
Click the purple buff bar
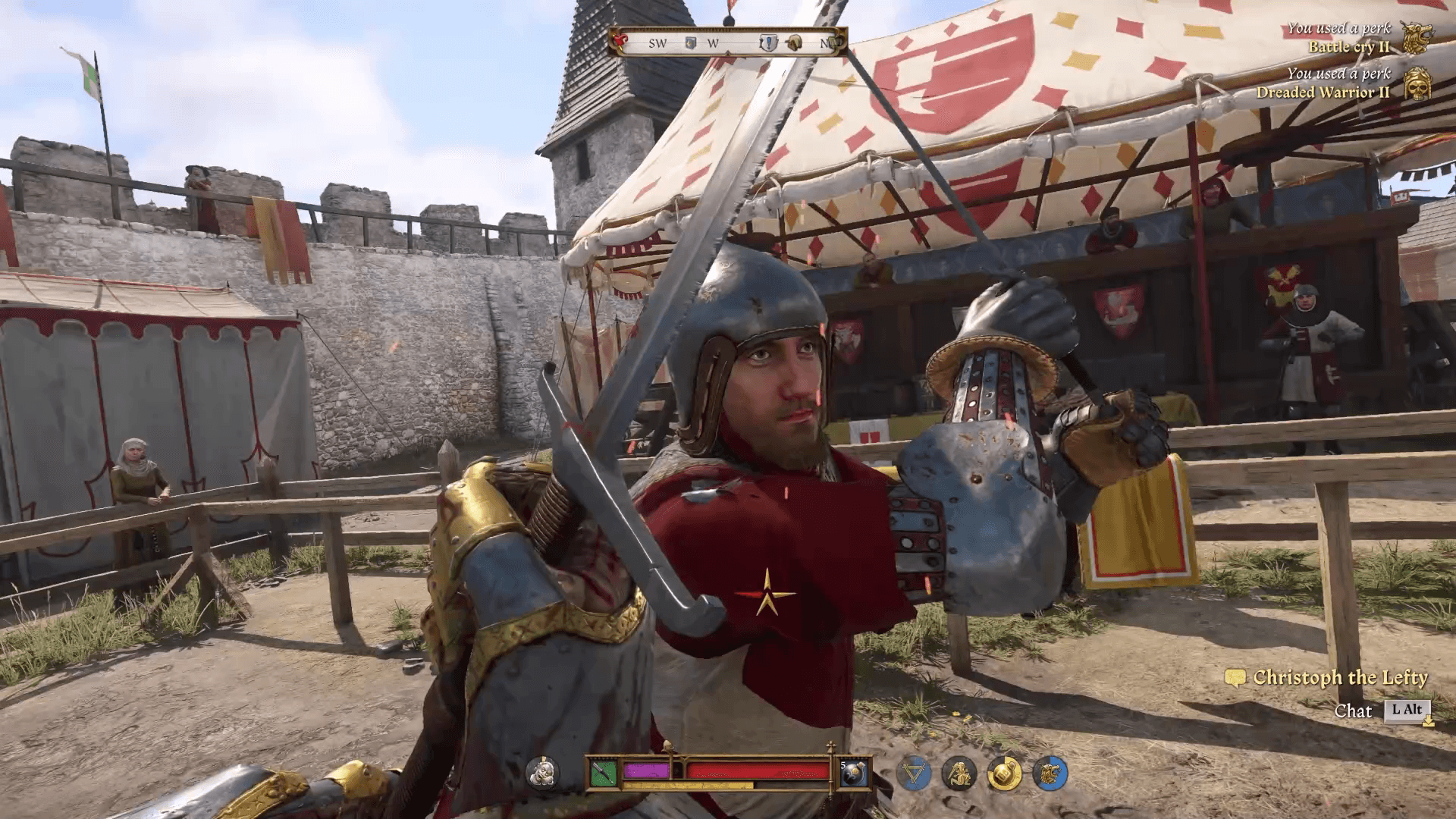(646, 770)
